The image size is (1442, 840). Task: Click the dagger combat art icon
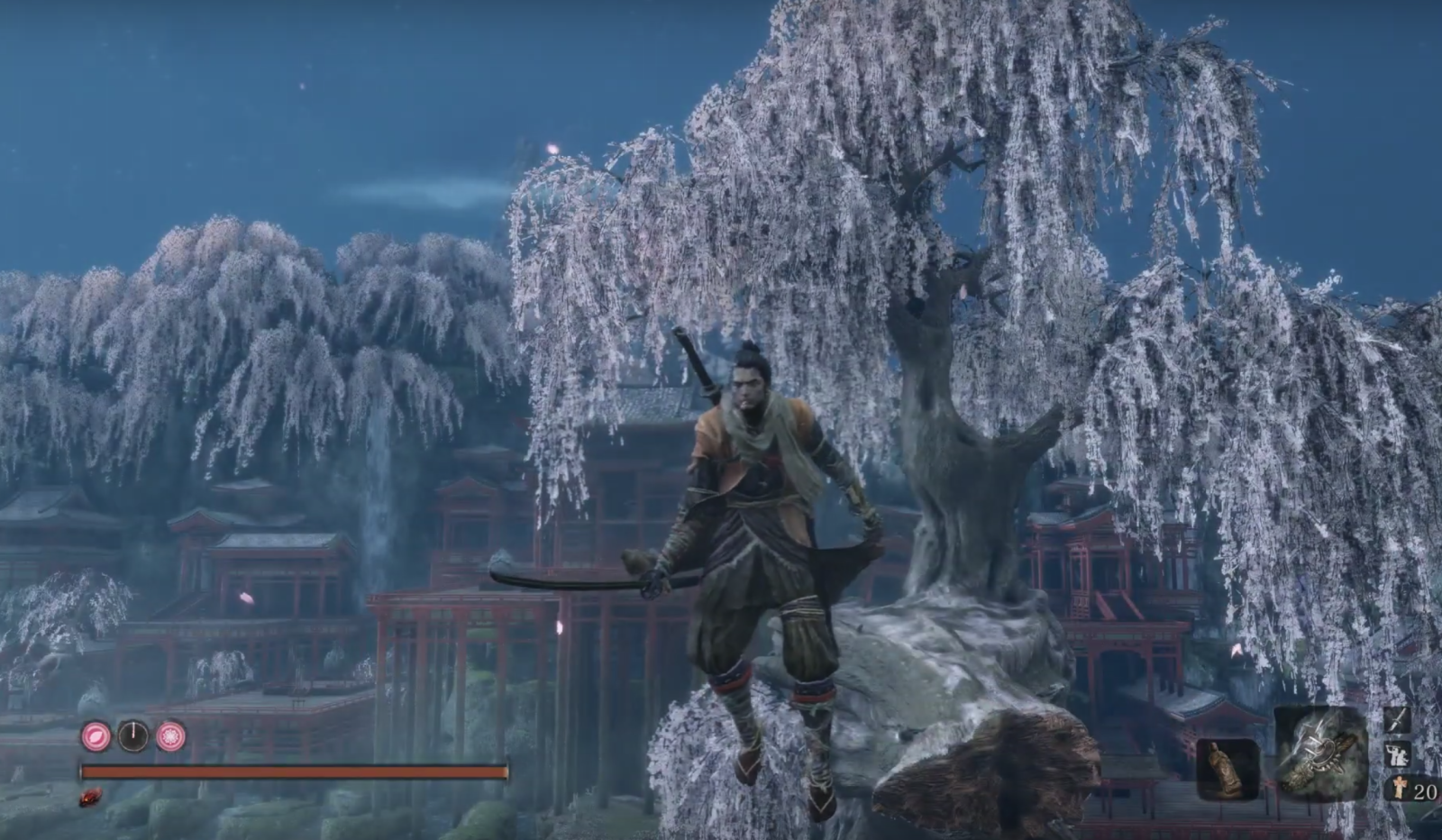tap(1398, 718)
